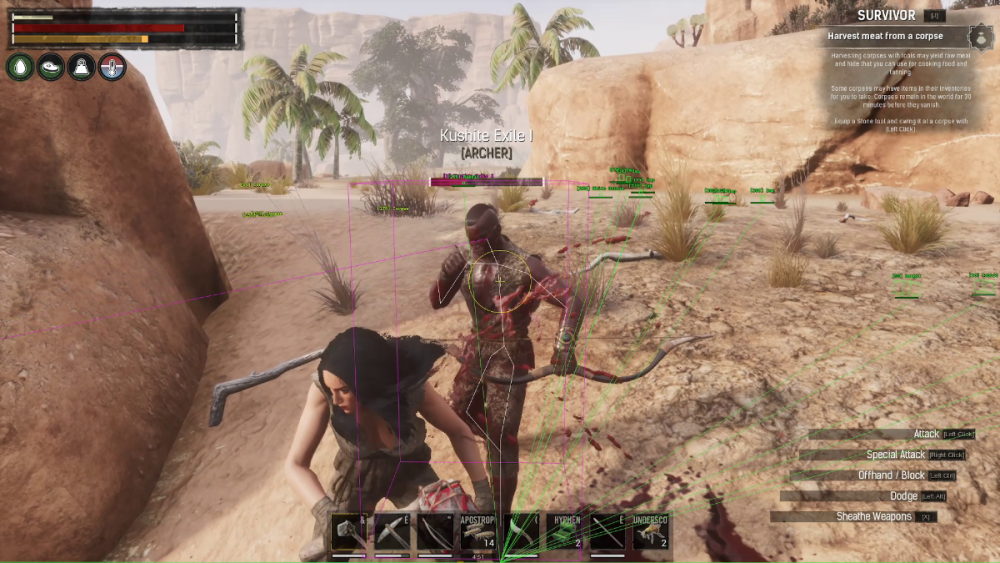Select the green leaf item slot

pyautogui.click(x=564, y=532)
